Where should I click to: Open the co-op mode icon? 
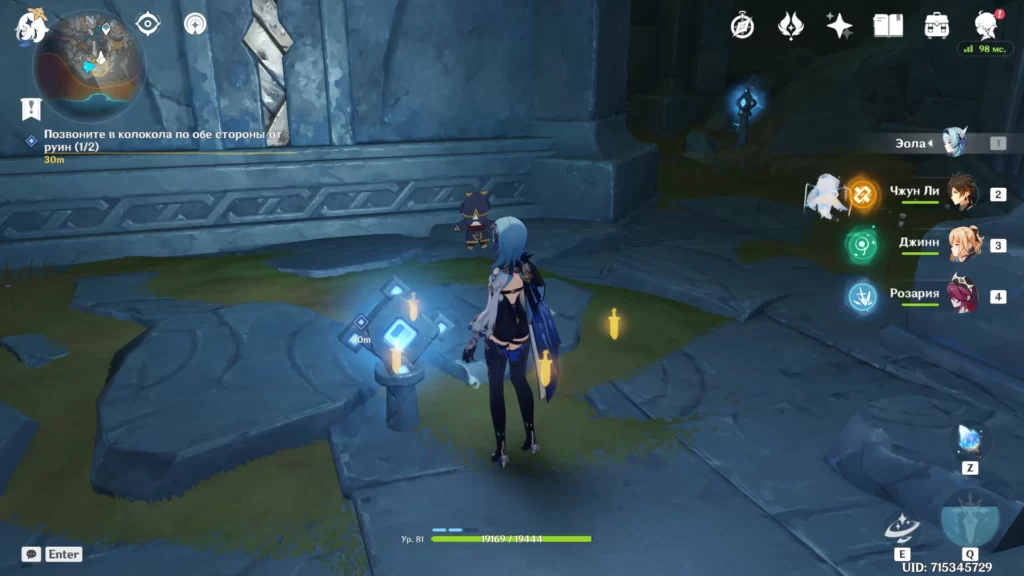[x=195, y=23]
